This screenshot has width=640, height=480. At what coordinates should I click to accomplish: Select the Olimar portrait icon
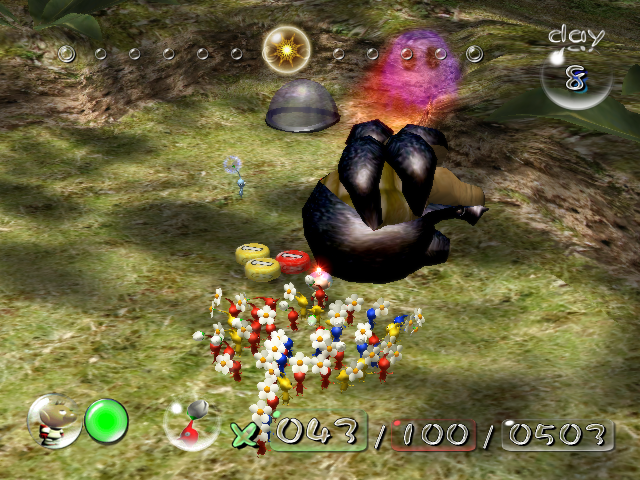pyautogui.click(x=54, y=420)
